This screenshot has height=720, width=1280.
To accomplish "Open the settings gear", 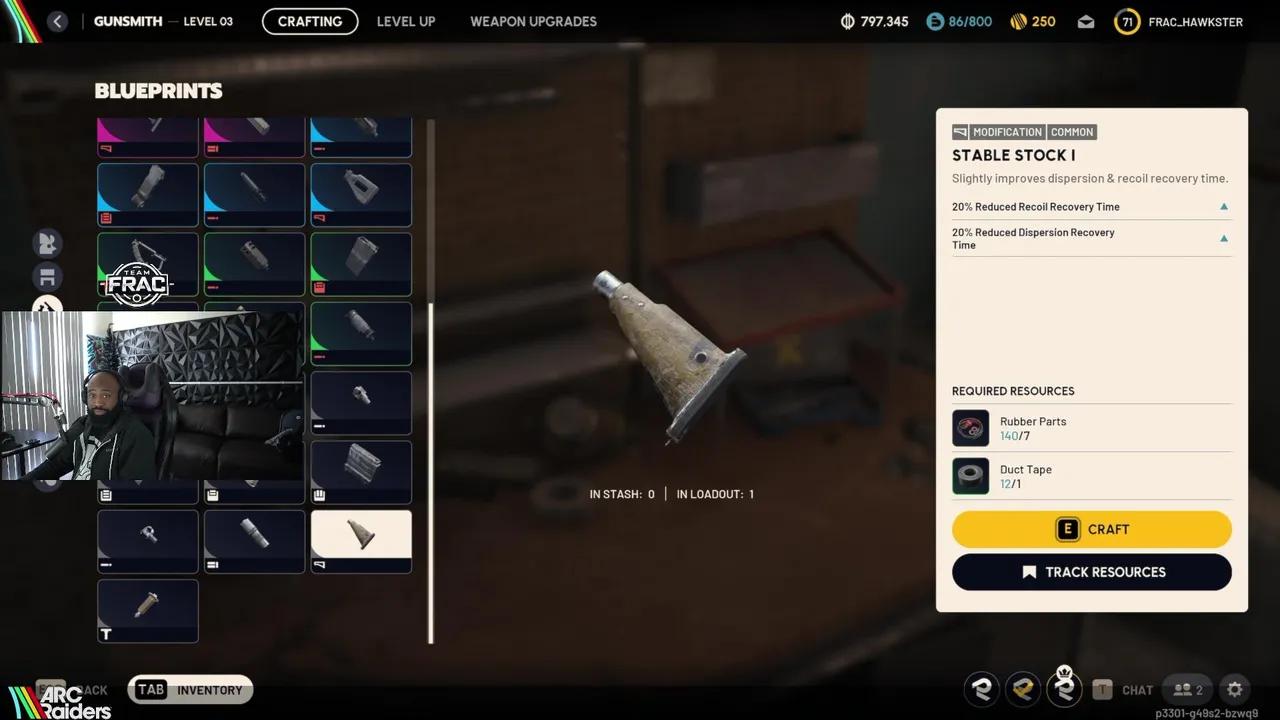I will point(1234,689).
